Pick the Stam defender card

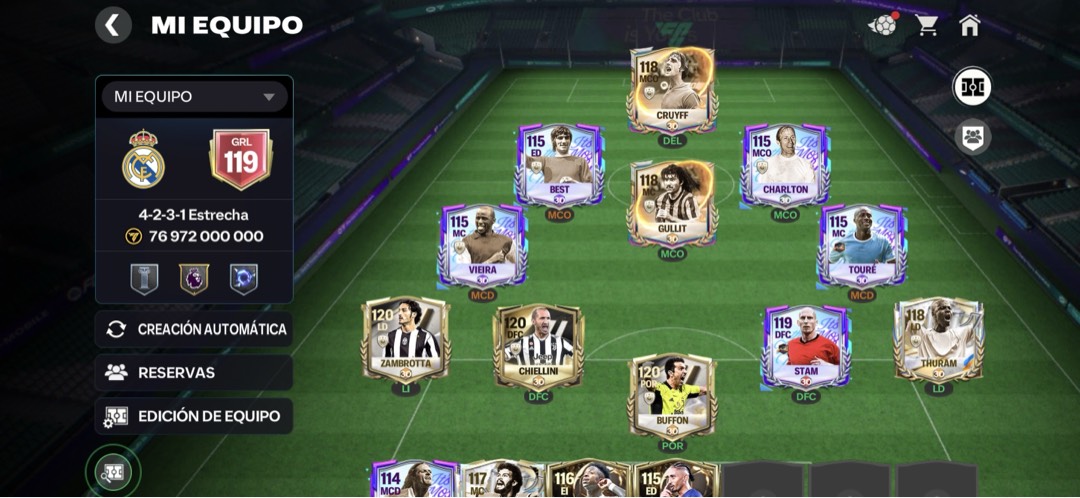pyautogui.click(x=806, y=346)
